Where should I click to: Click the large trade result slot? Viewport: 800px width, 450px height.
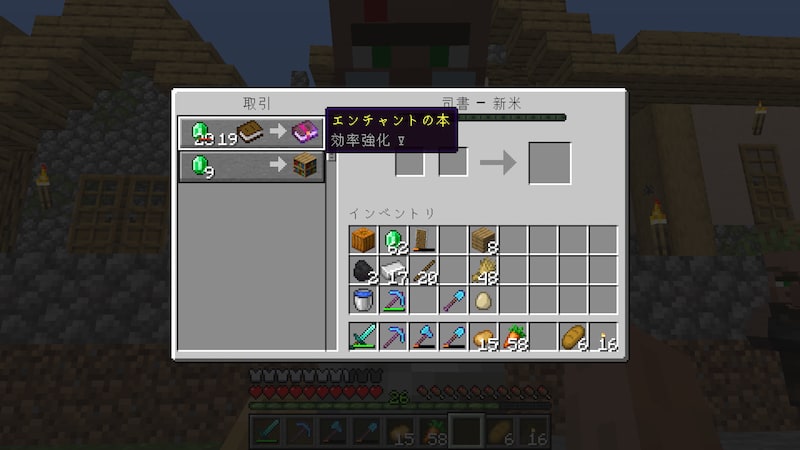point(549,163)
